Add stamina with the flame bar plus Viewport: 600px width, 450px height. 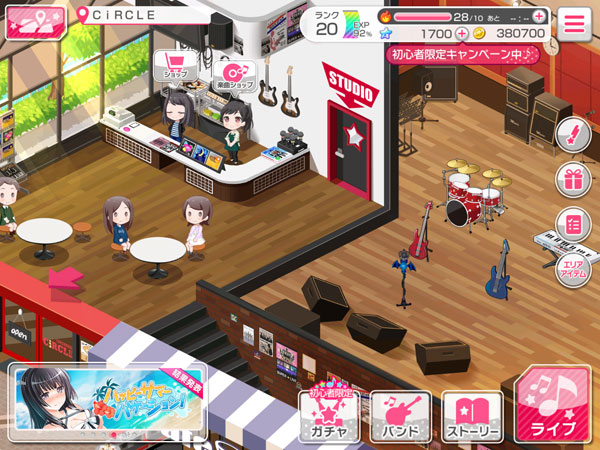pyautogui.click(x=539, y=16)
